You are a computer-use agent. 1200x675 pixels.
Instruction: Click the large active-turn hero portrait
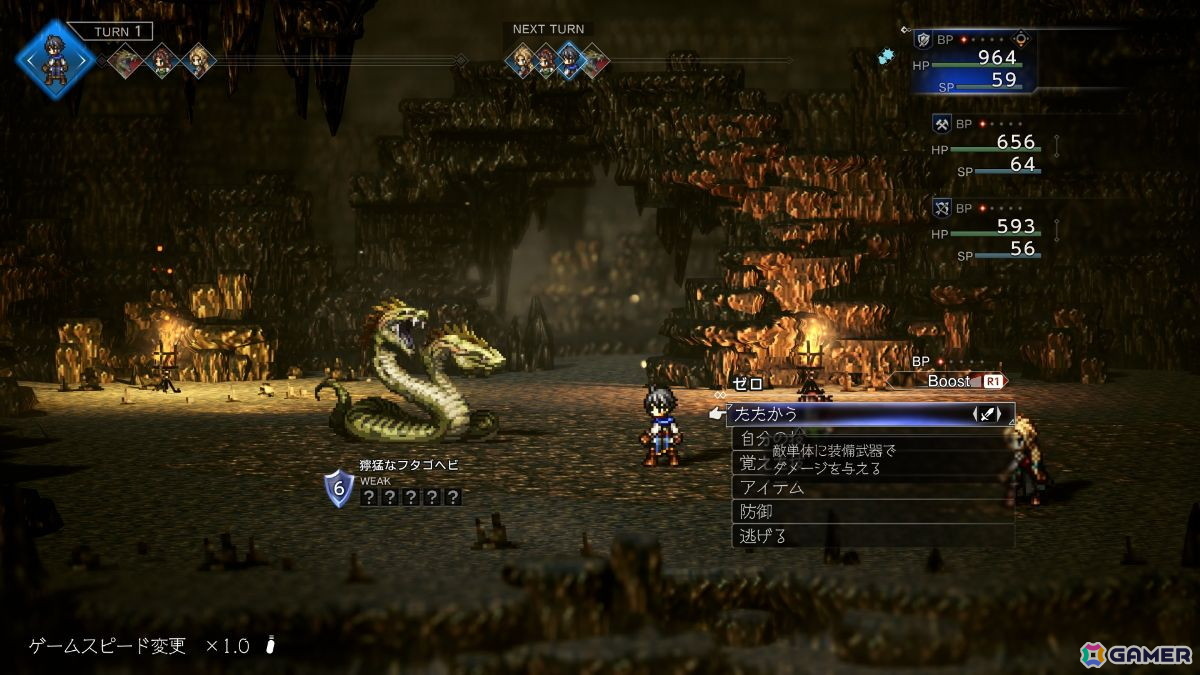(55, 58)
